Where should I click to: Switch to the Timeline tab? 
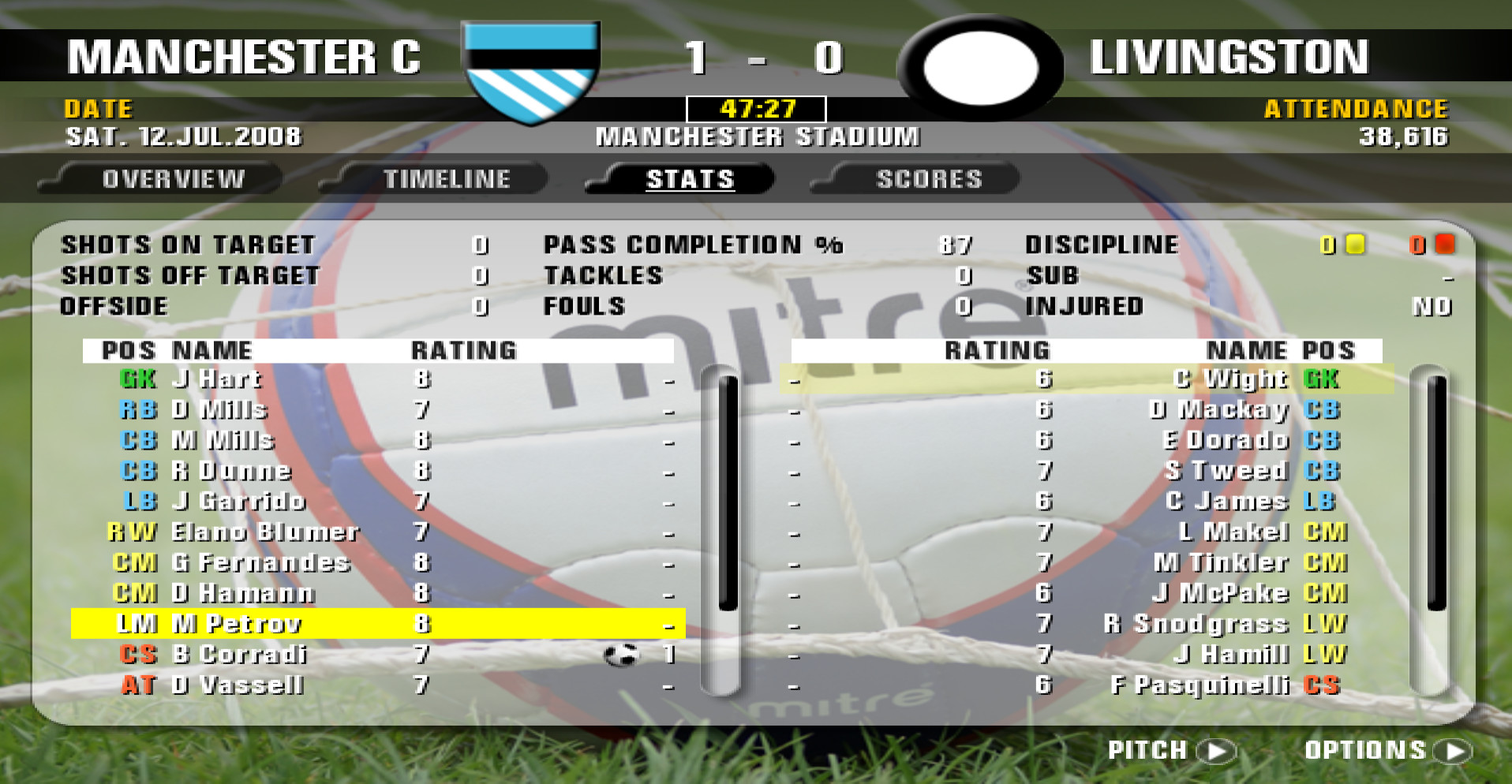click(447, 178)
